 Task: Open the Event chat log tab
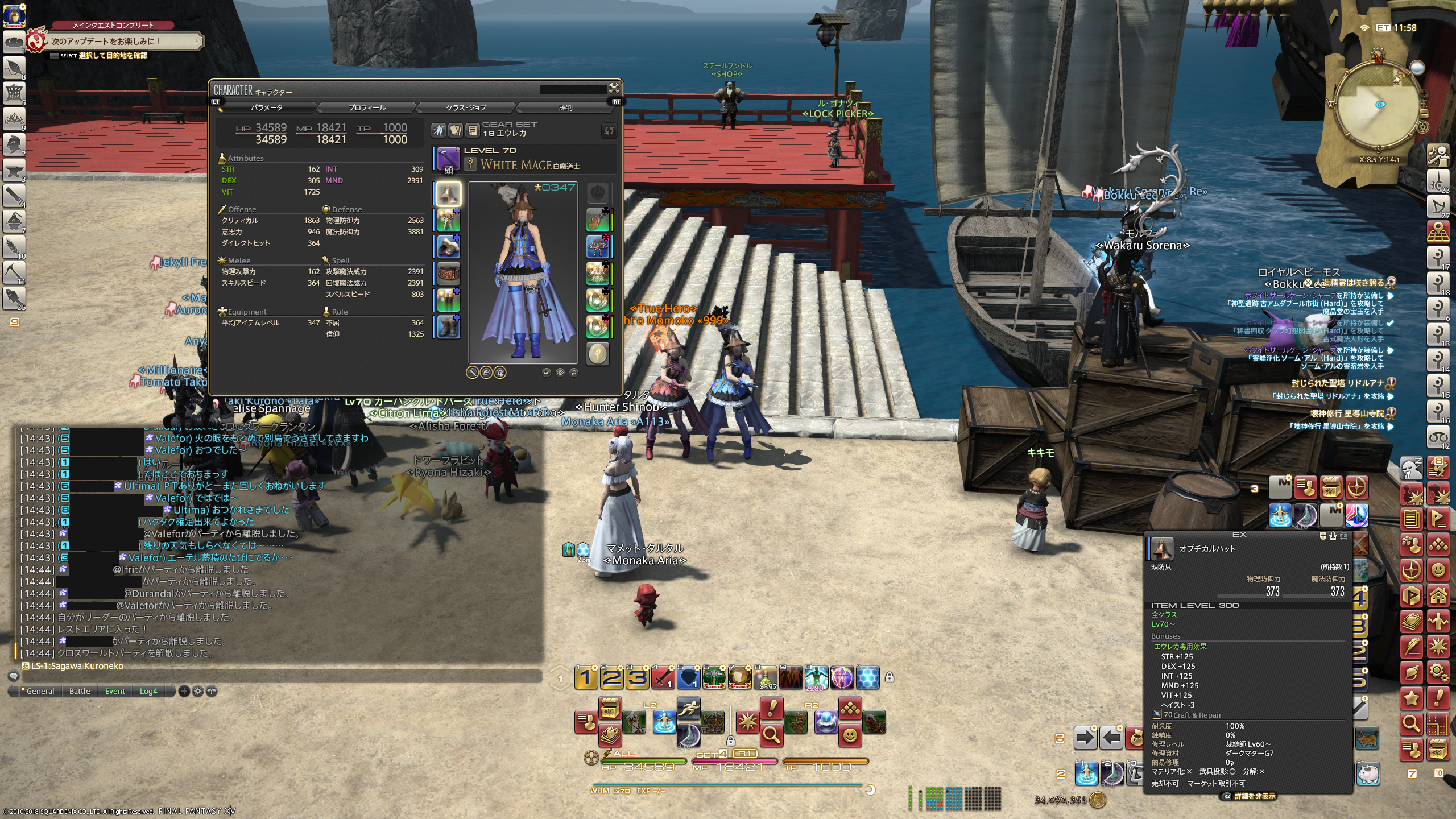[115, 691]
